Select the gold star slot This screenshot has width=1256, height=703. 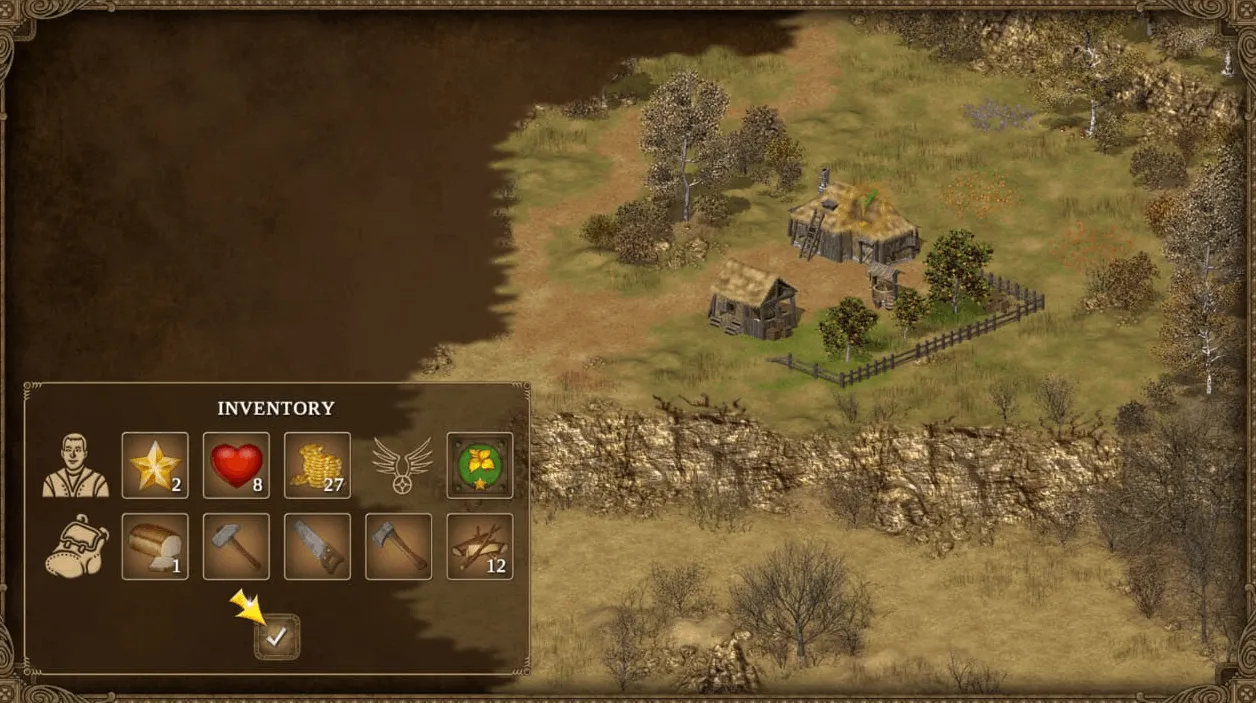tap(155, 465)
